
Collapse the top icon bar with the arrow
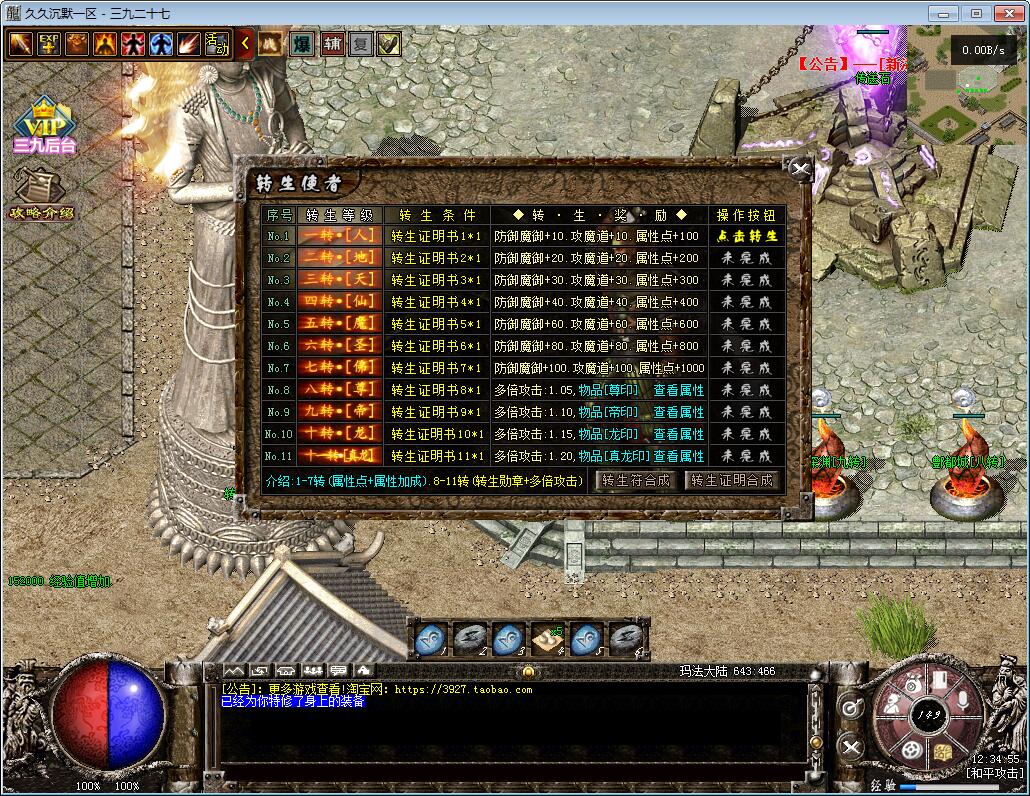246,44
